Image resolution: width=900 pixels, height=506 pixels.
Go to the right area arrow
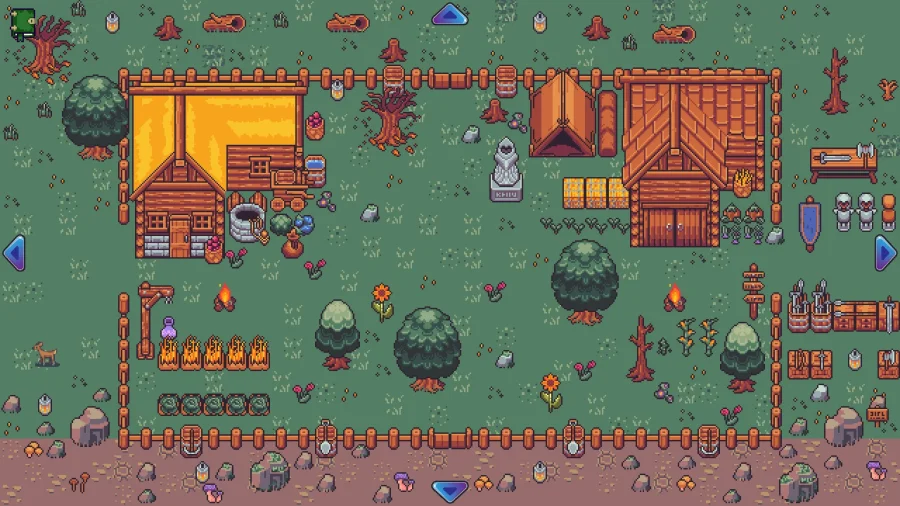885,253
